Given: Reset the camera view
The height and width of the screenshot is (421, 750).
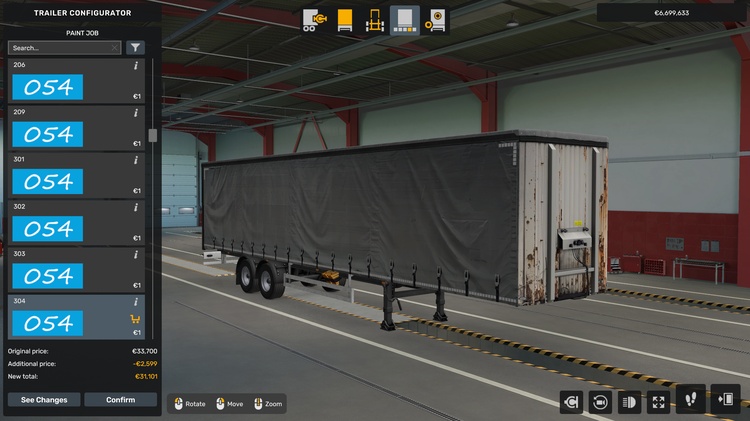Looking at the screenshot, I should tap(601, 402).
